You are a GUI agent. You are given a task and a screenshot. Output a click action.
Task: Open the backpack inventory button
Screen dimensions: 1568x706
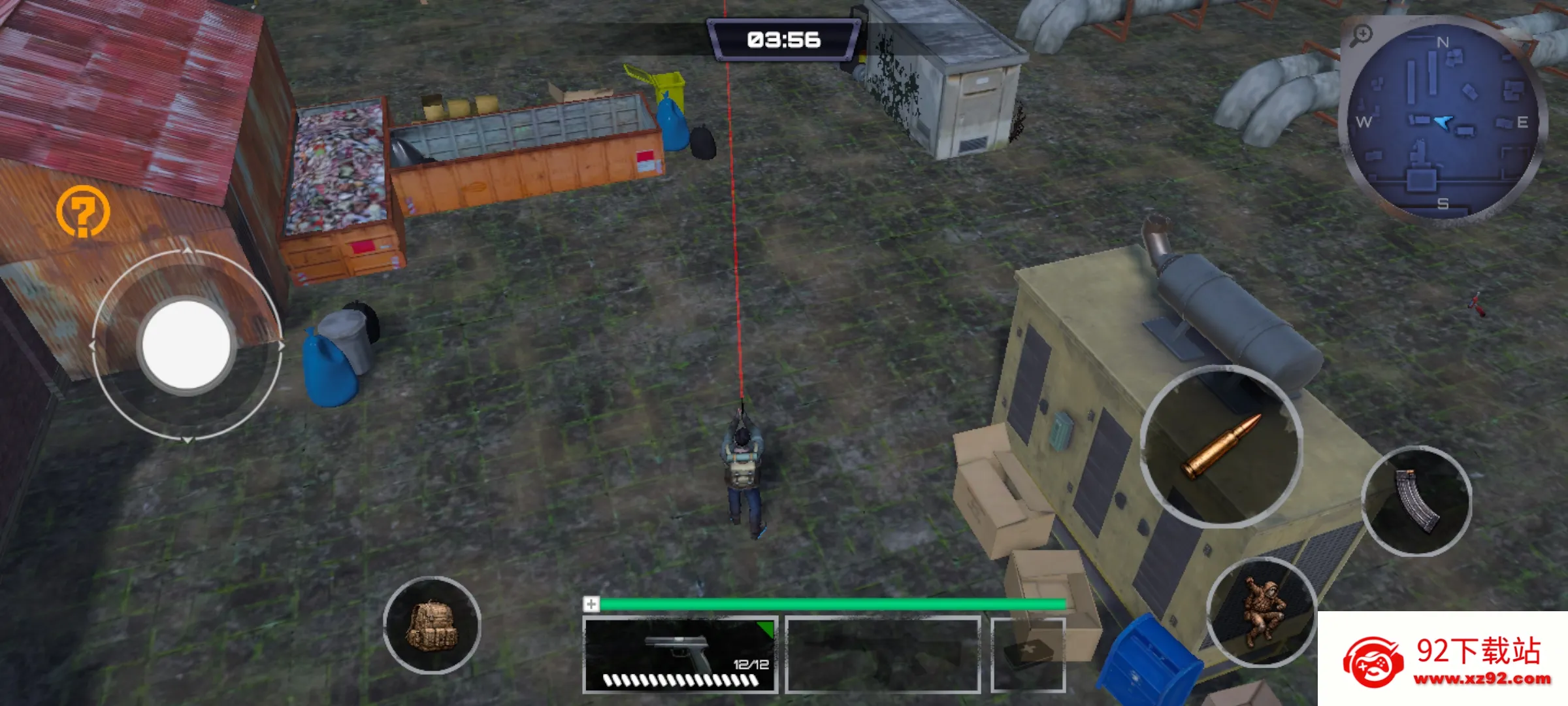click(432, 625)
